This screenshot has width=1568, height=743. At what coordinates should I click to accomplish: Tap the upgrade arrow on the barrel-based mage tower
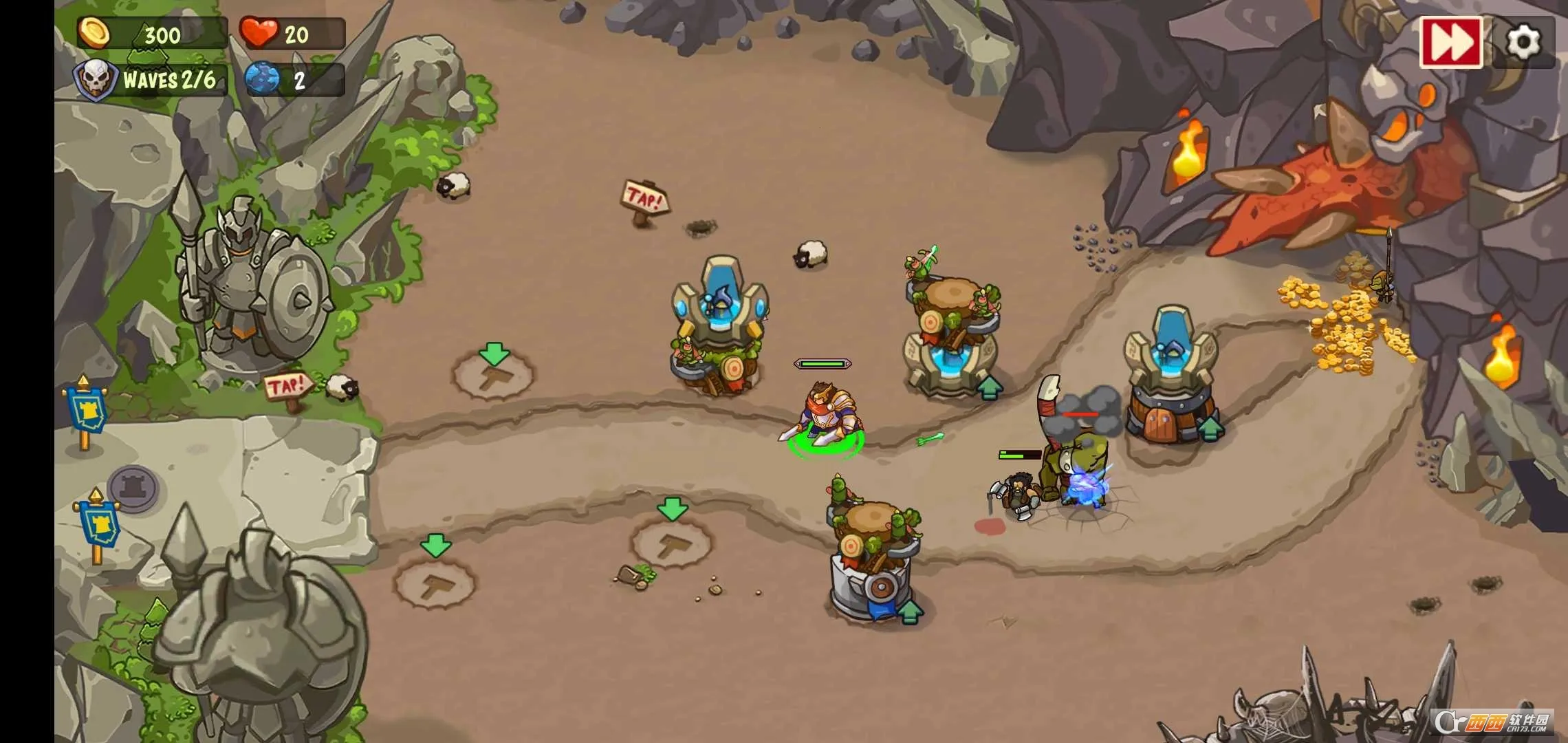pos(1211,428)
